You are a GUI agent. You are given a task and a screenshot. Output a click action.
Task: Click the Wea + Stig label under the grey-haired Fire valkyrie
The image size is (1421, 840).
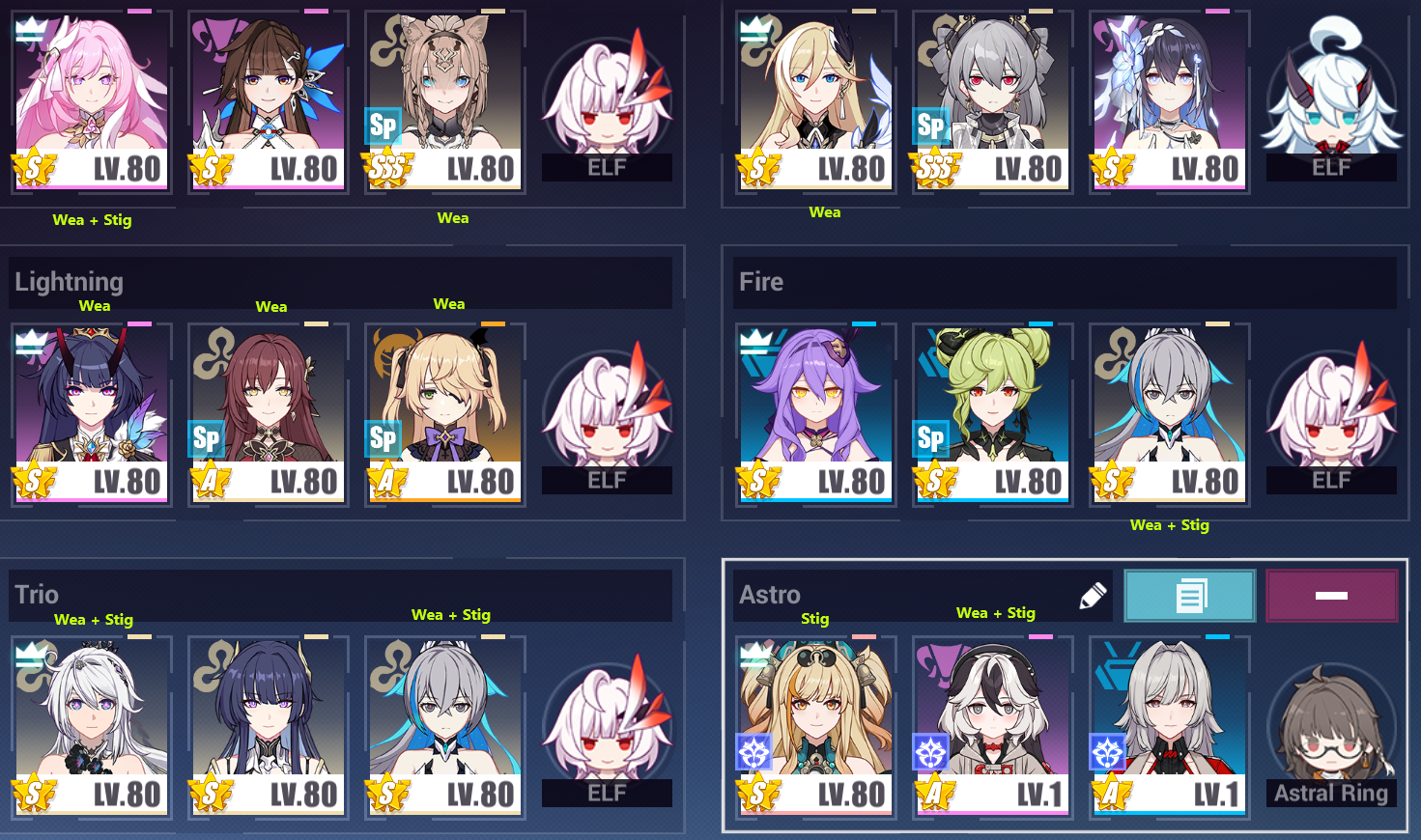tap(1169, 525)
